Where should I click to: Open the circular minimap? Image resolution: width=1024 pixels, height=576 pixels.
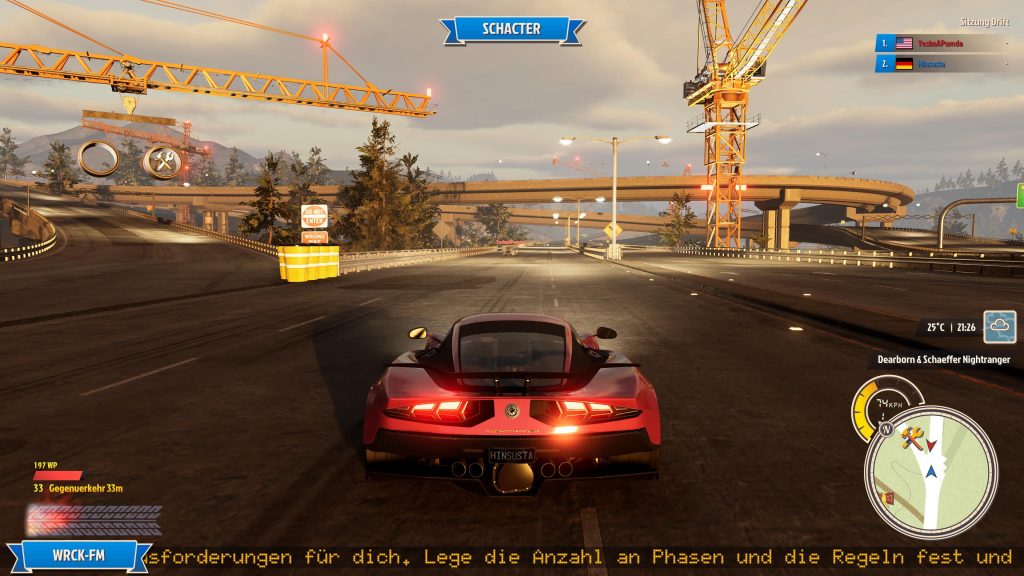930,472
